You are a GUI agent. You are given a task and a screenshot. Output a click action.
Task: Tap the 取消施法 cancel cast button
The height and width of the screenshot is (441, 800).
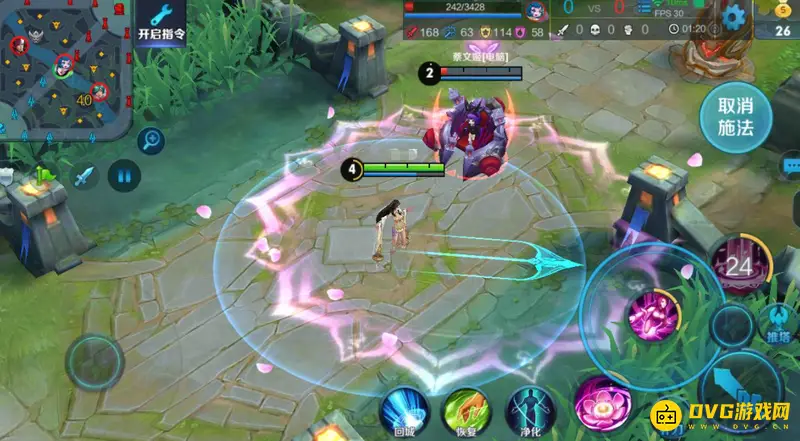point(735,117)
